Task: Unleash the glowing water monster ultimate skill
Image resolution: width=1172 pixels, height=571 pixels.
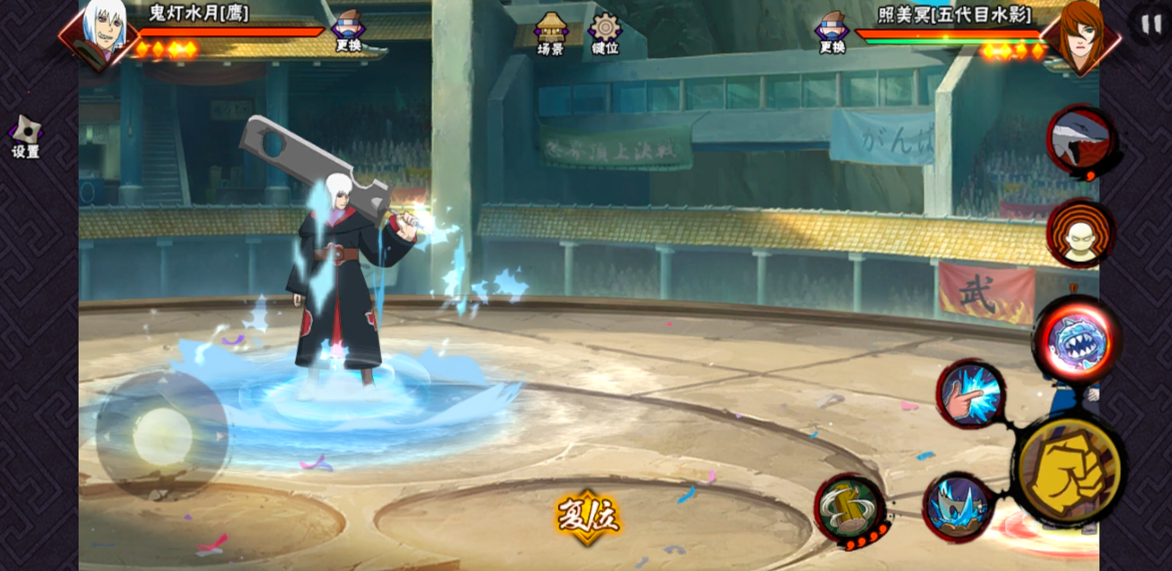Action: (x=1076, y=340)
